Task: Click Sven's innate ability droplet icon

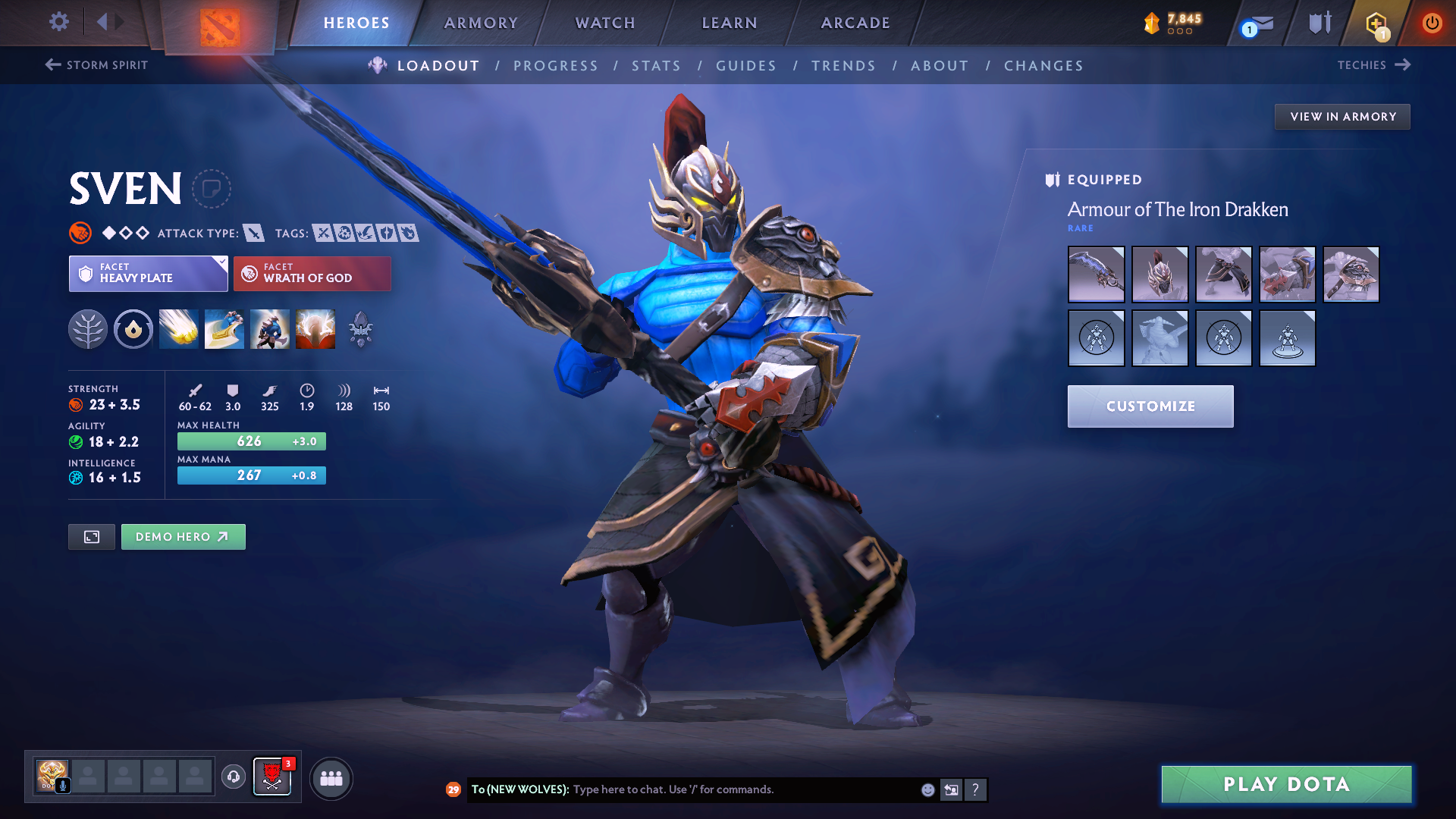Action: coord(133,329)
